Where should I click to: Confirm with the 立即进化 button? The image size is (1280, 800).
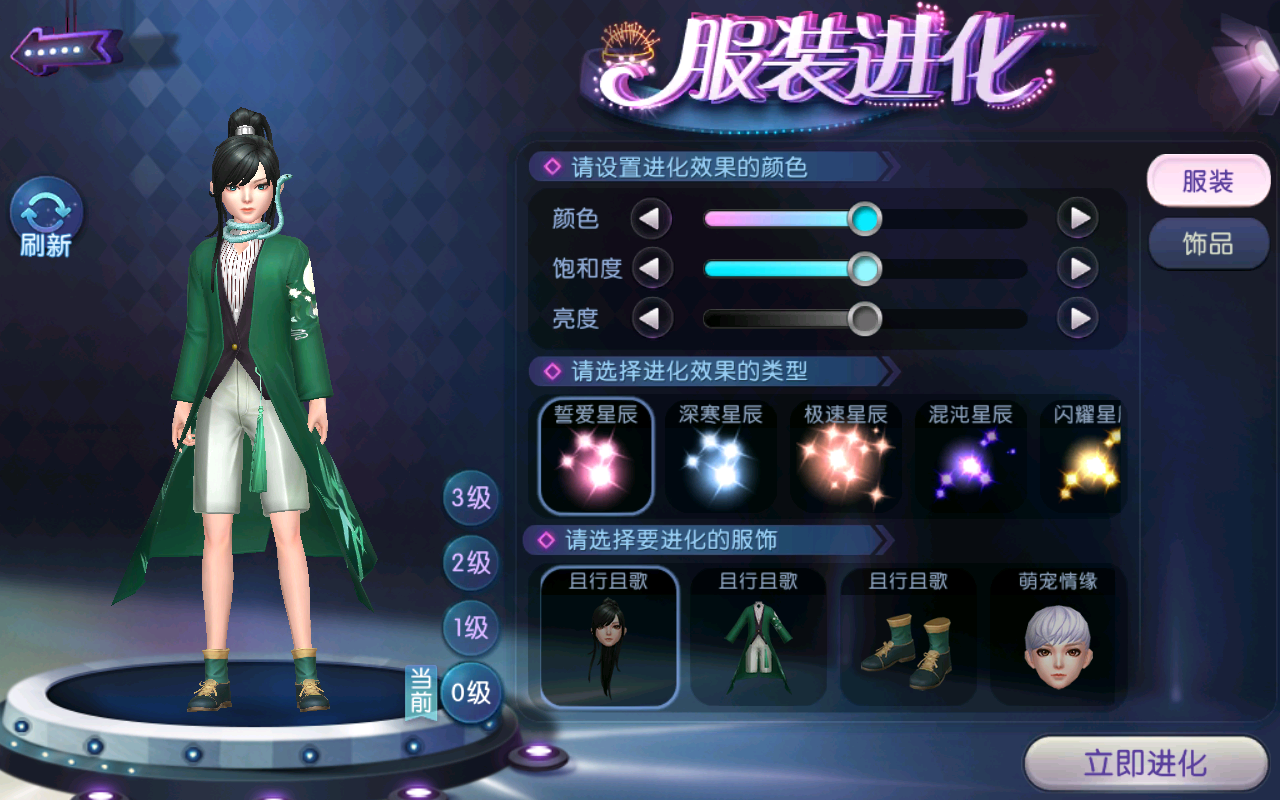pyautogui.click(x=1146, y=765)
